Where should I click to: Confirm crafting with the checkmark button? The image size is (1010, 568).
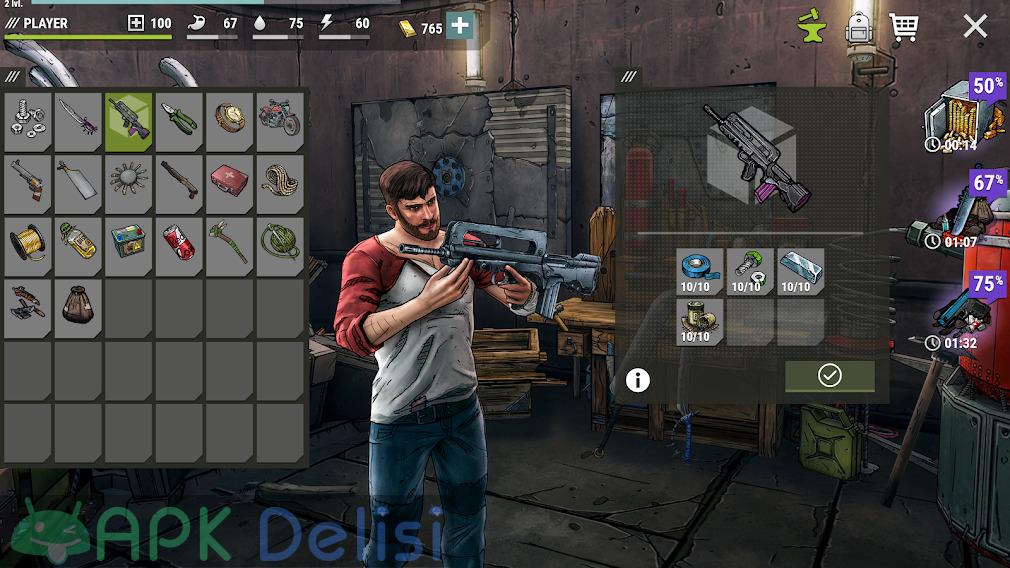click(x=829, y=375)
